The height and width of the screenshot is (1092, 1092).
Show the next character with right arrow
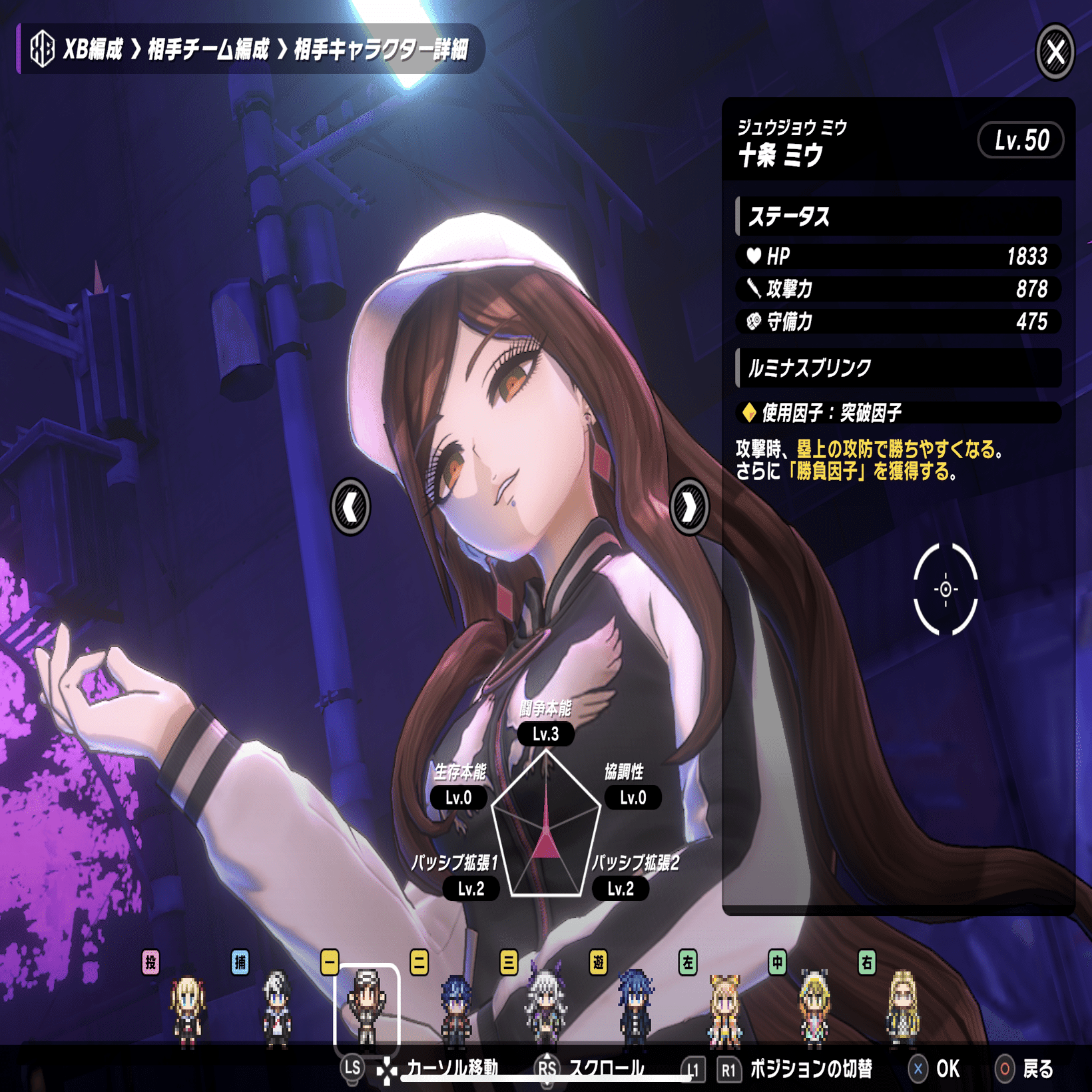click(x=688, y=507)
